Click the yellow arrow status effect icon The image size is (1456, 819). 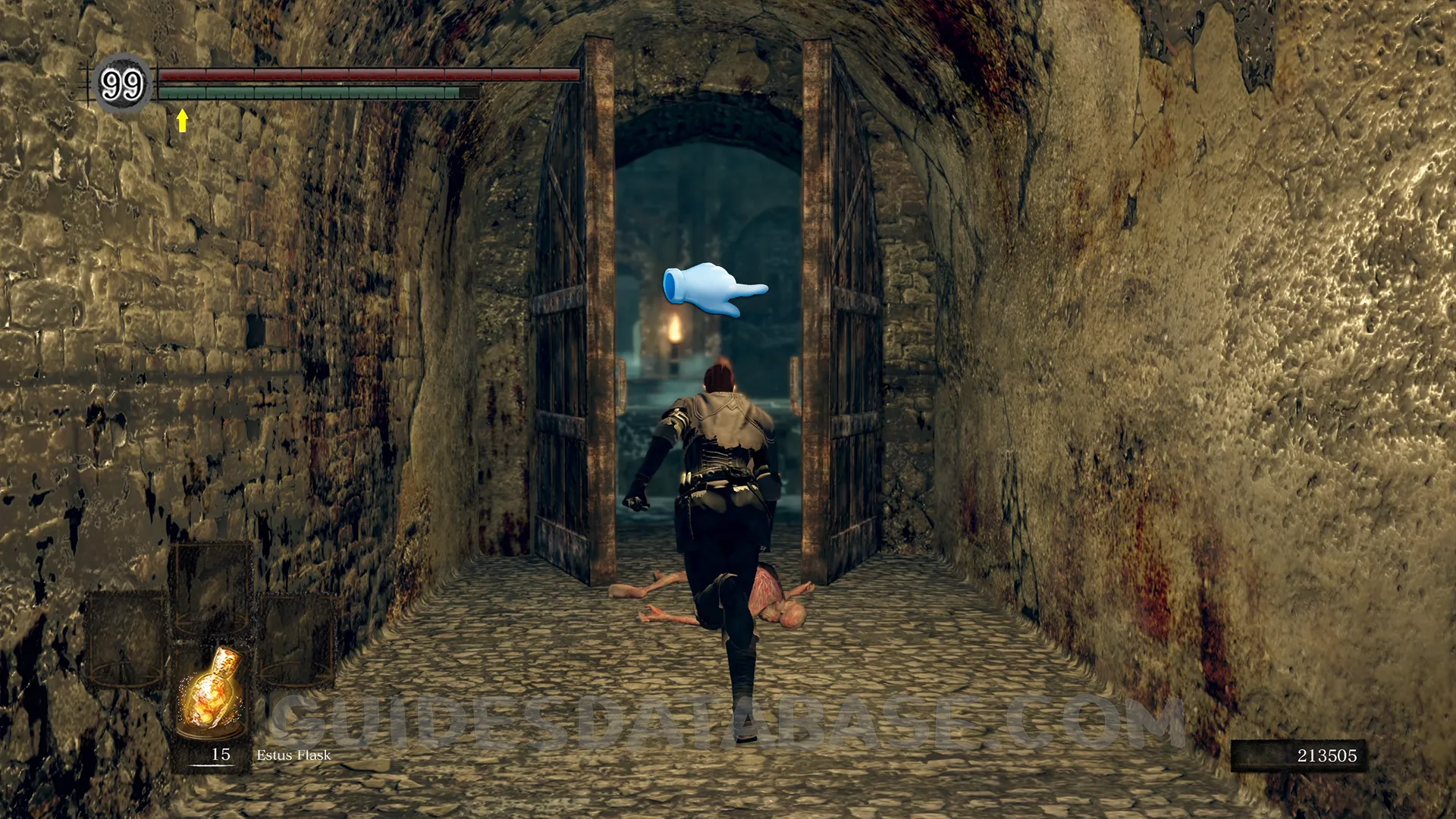[182, 120]
